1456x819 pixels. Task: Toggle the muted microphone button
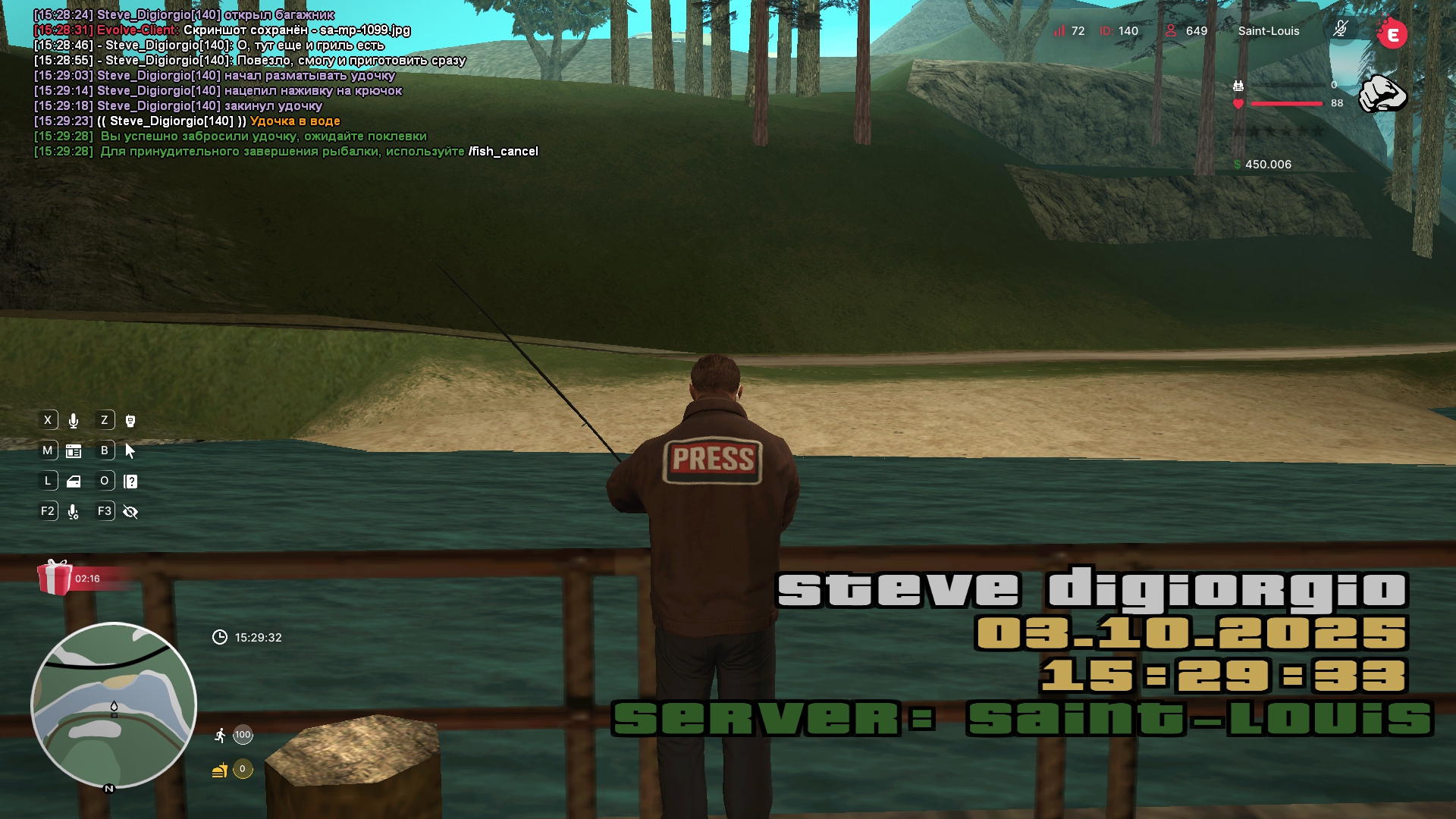click(1341, 30)
